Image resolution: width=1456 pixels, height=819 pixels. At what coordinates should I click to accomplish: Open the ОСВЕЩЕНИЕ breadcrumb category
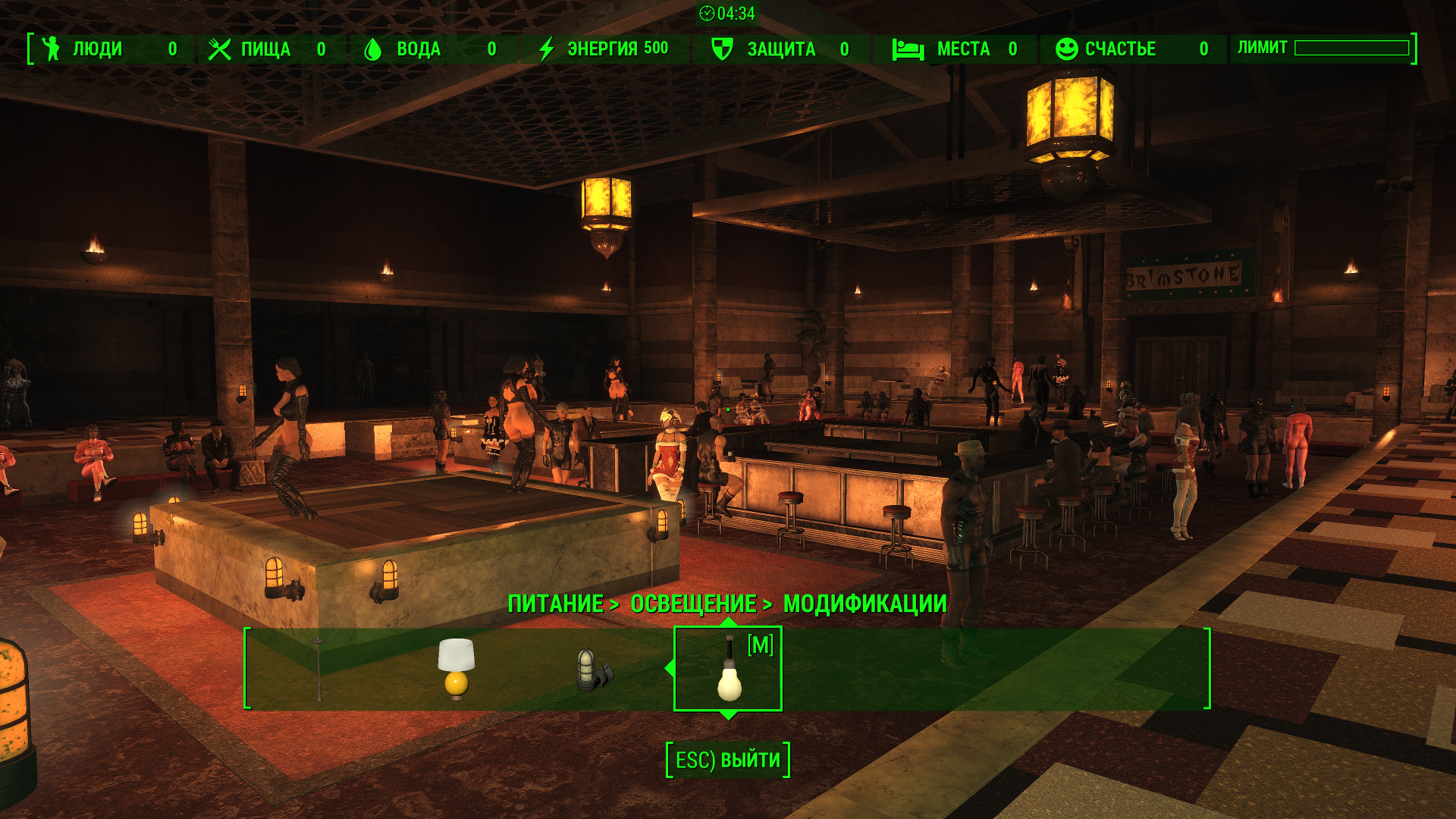pyautogui.click(x=693, y=604)
